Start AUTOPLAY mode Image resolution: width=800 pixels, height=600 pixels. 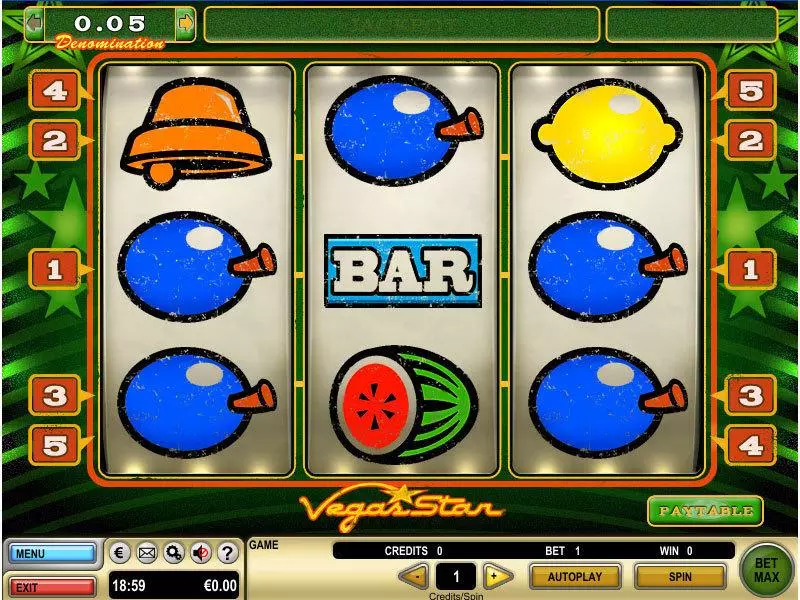(575, 576)
